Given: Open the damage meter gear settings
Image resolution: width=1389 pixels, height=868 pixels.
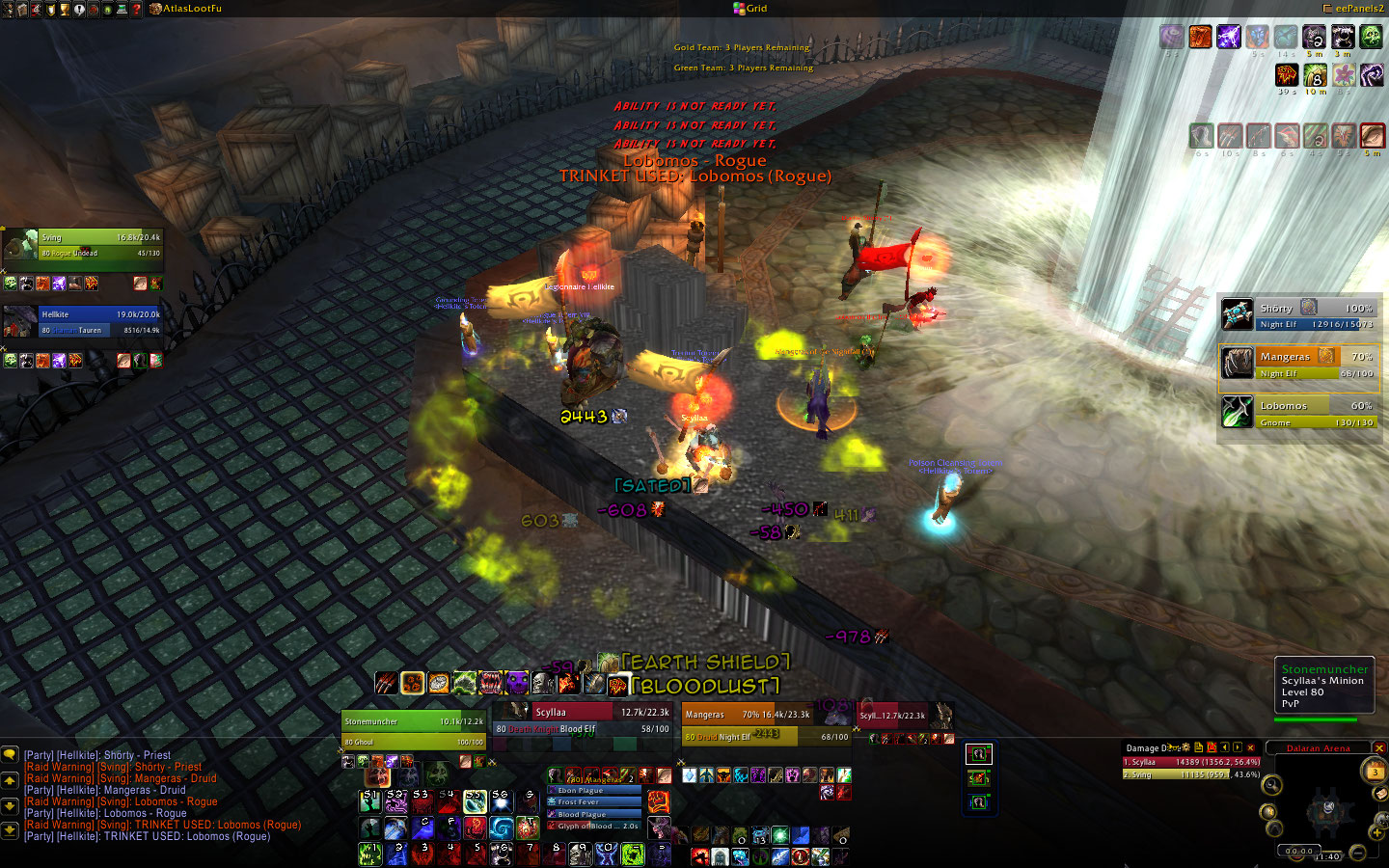Looking at the screenshot, I should click(x=1185, y=747).
